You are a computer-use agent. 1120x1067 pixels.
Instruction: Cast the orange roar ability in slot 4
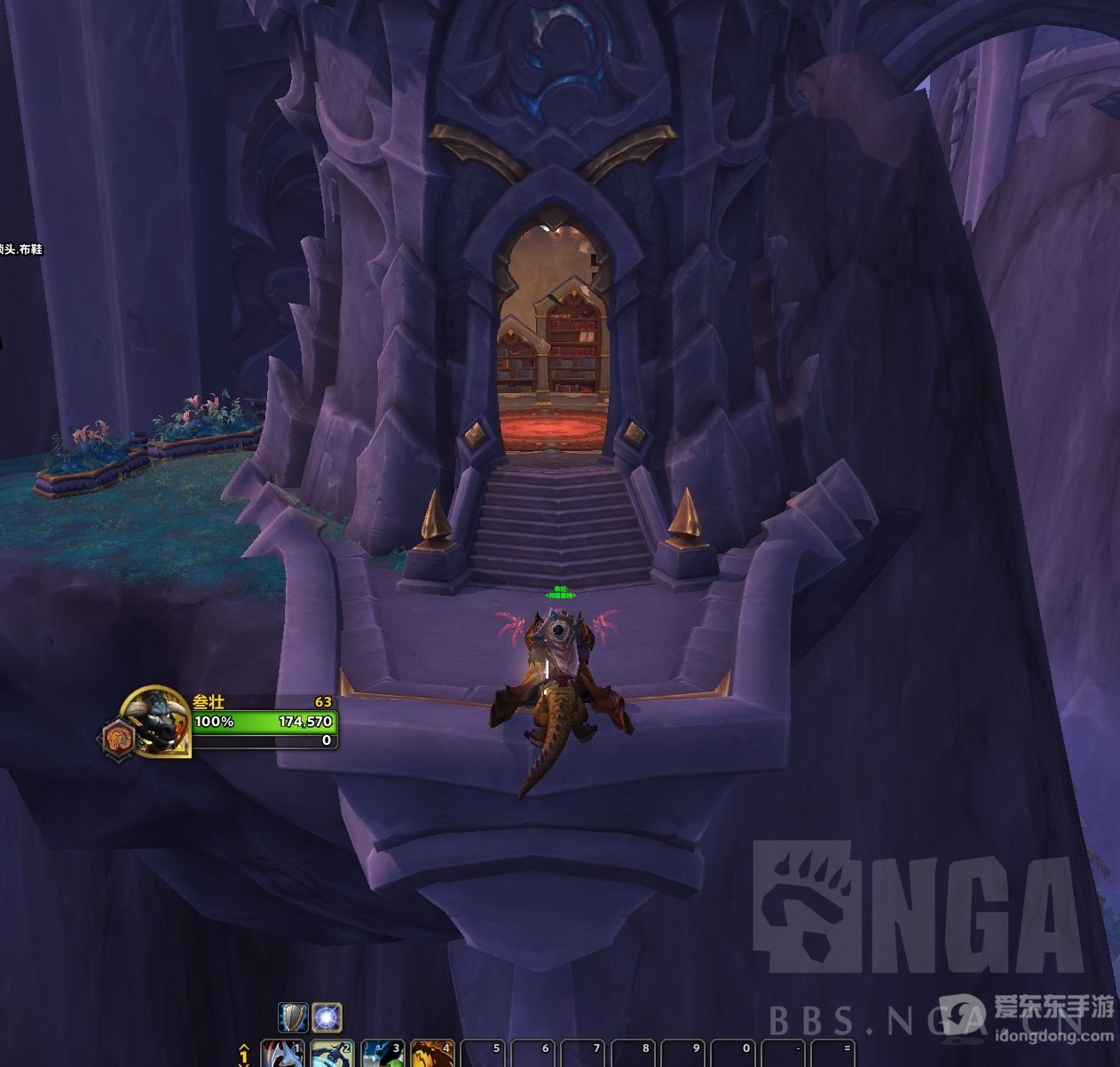(433, 1055)
